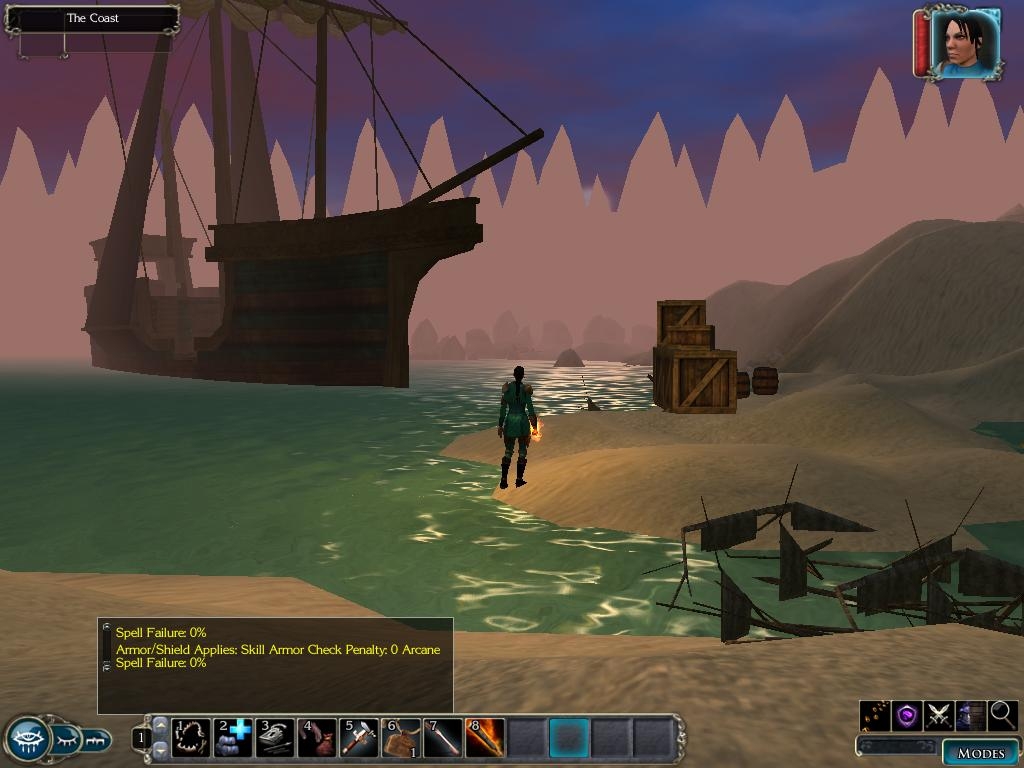The image size is (1024, 768).
Task: Toggle the crossed swords combat mode
Action: coord(938,716)
